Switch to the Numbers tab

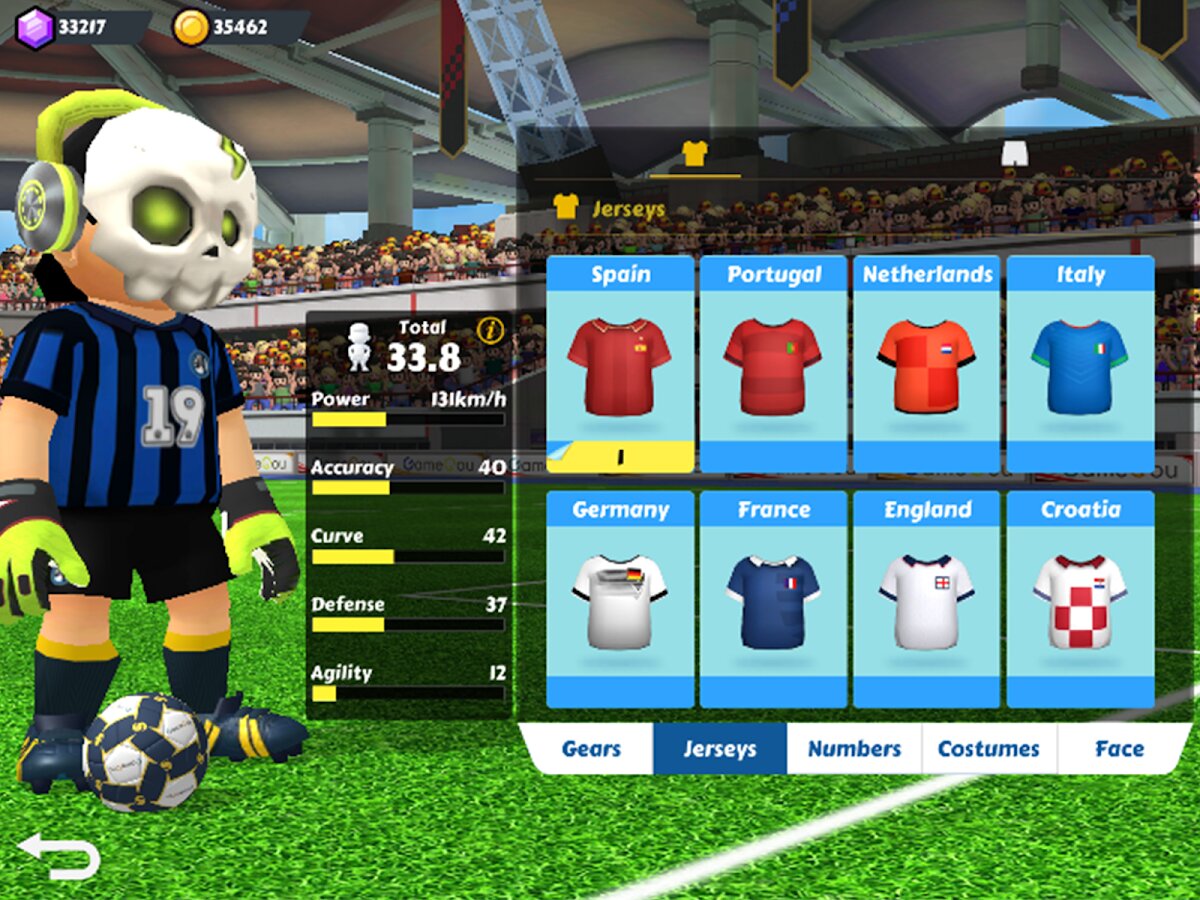pos(854,749)
